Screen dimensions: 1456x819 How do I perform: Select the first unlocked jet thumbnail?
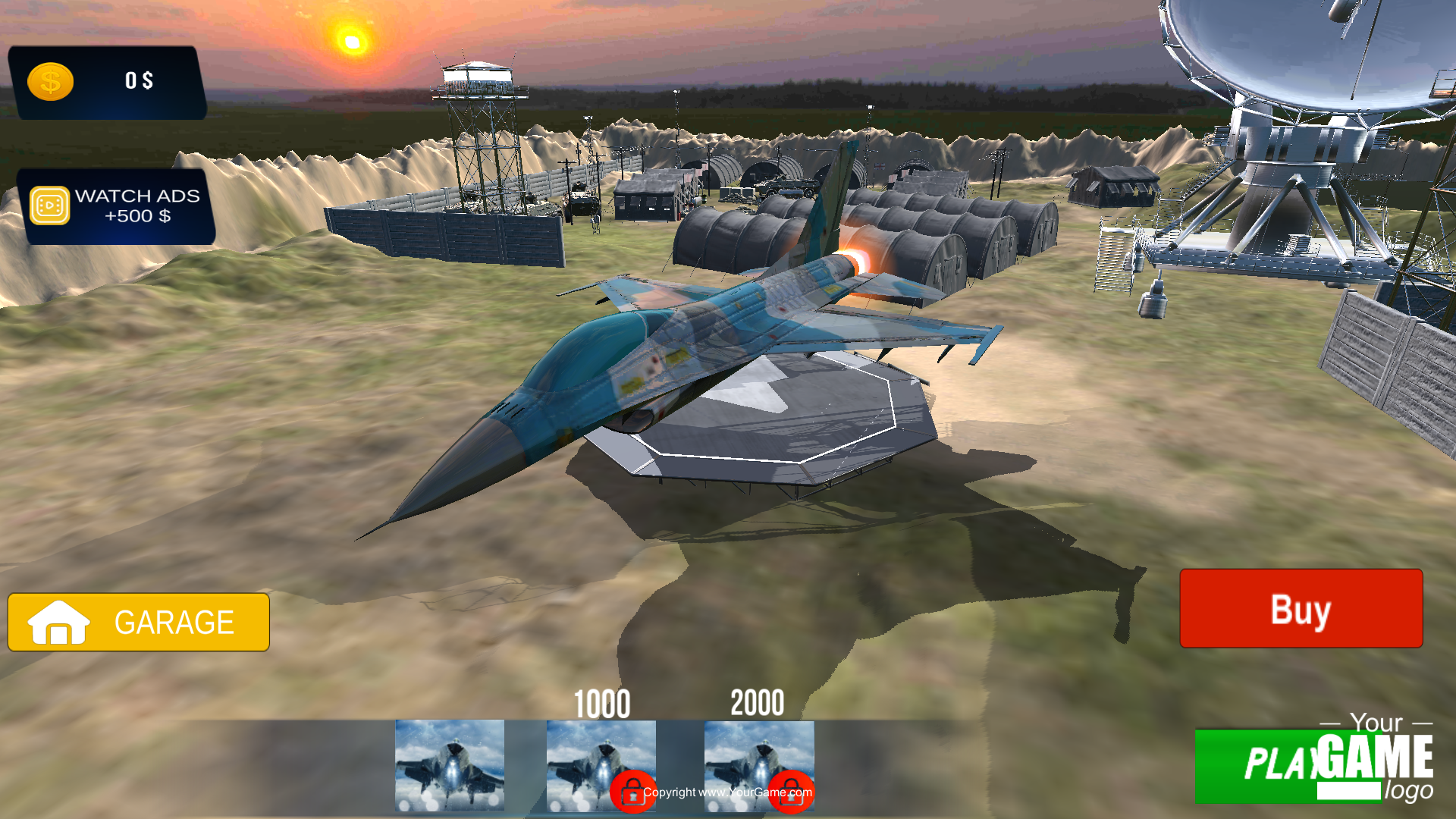pyautogui.click(x=450, y=766)
